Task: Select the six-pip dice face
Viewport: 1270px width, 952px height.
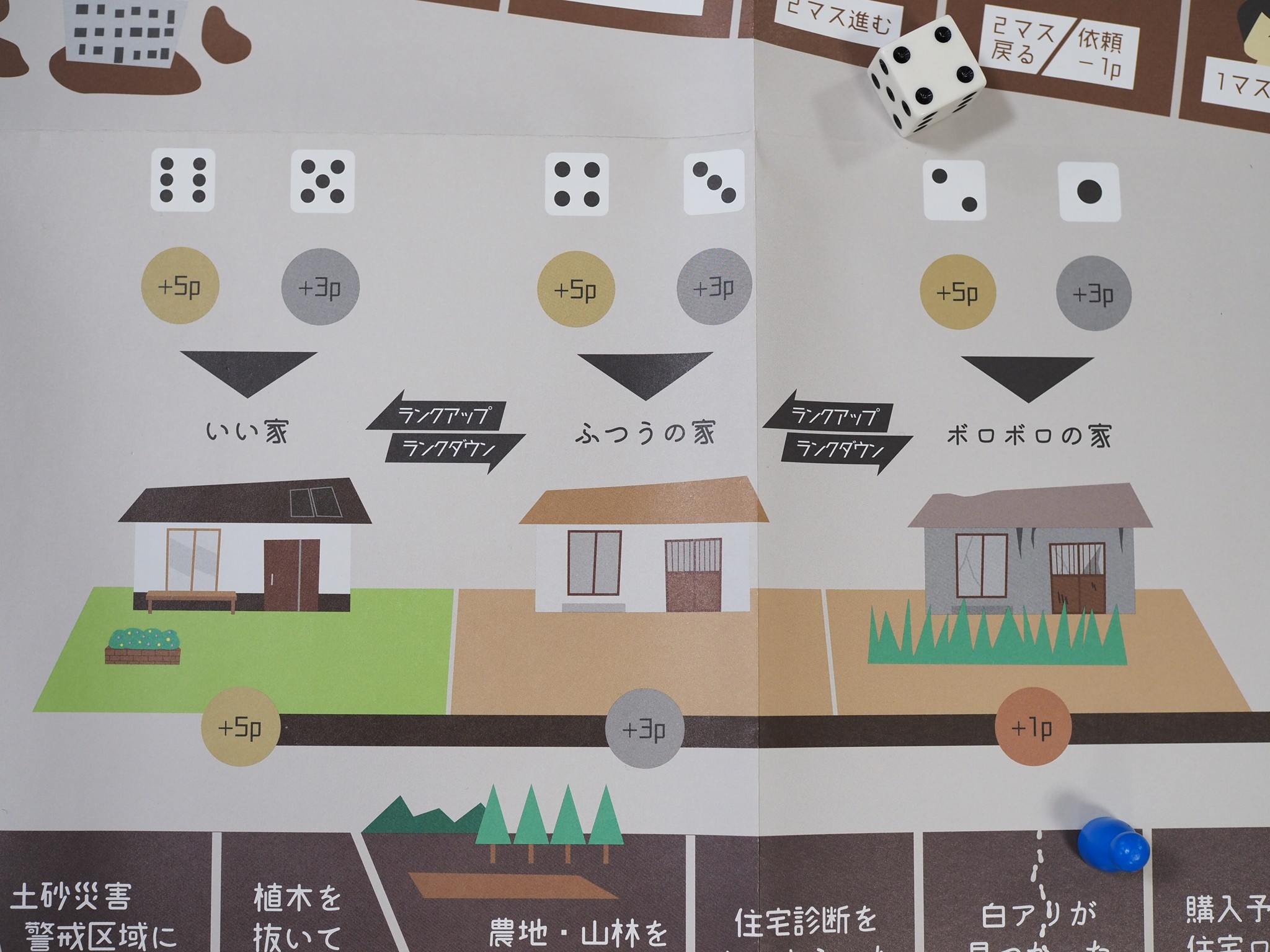Action: click(x=183, y=180)
